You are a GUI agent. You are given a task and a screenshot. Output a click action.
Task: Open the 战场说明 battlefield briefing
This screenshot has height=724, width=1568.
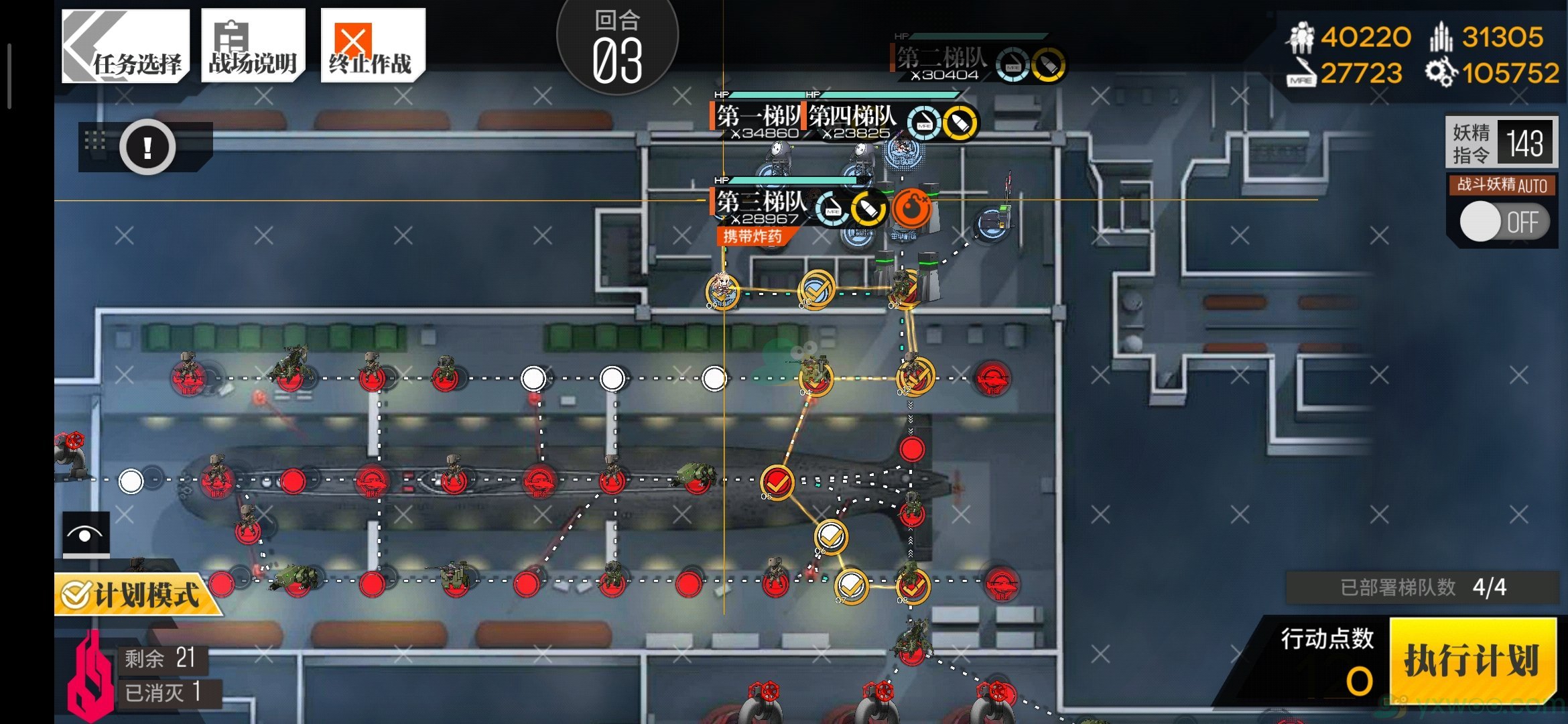coord(253,46)
